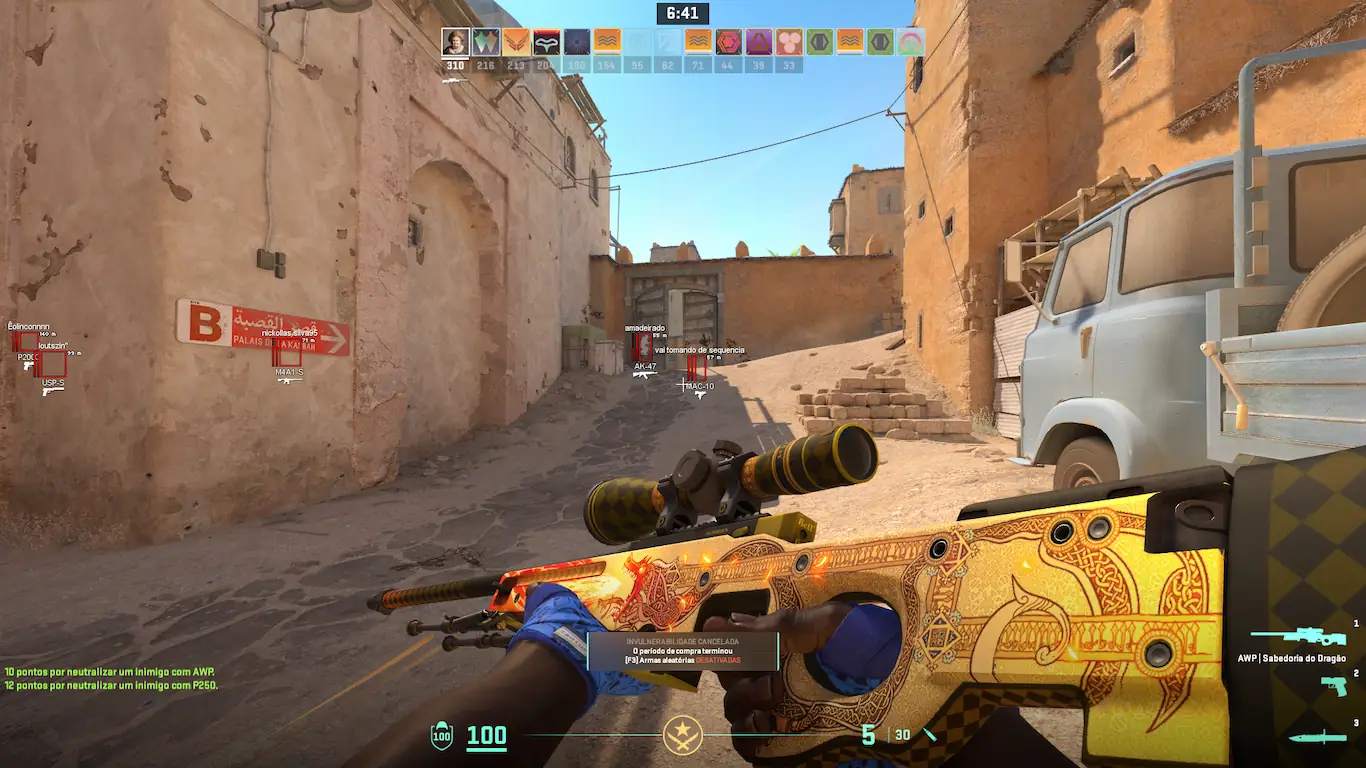Select the green W player avatar
This screenshot has height=768, width=1366.
[486, 42]
